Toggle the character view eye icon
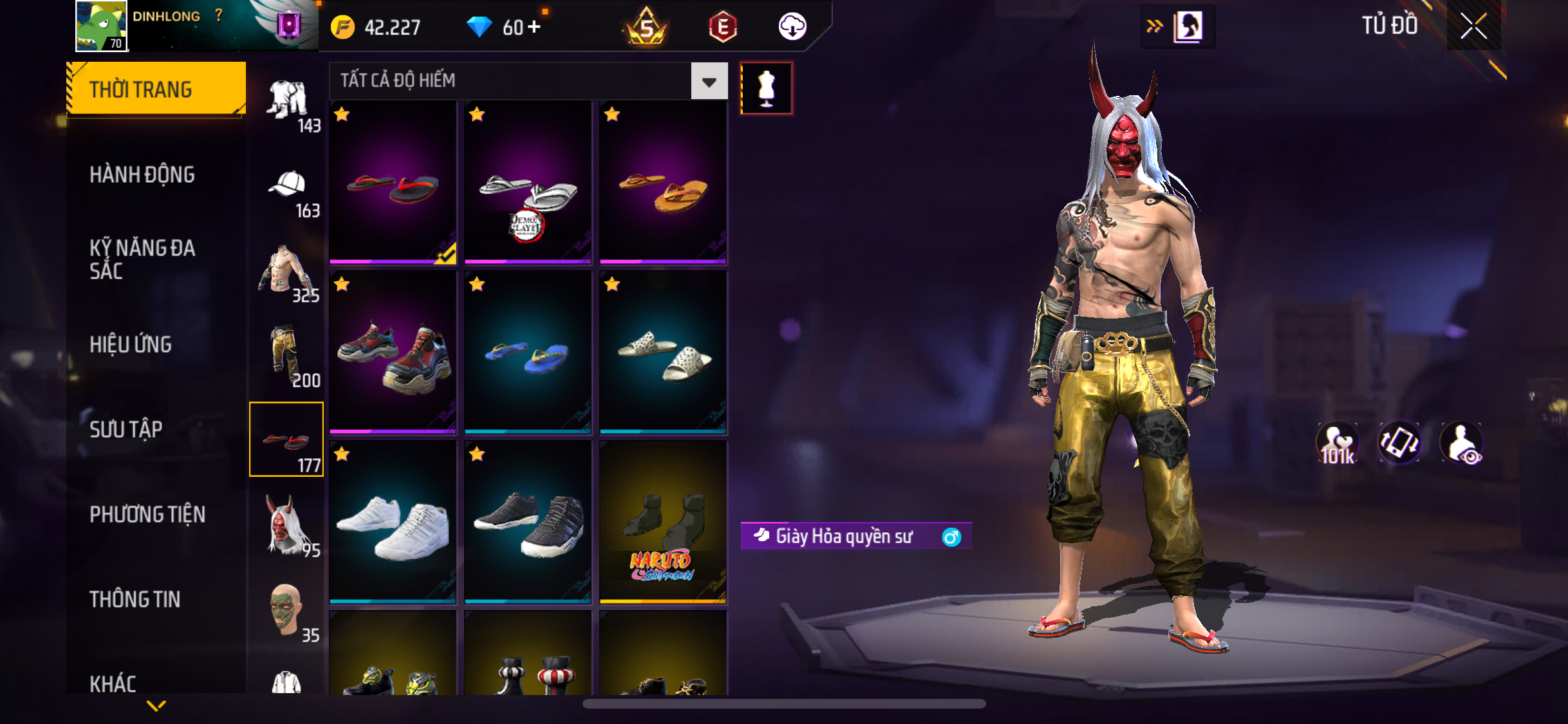Screen dimensions: 1568x724 pos(1462,443)
